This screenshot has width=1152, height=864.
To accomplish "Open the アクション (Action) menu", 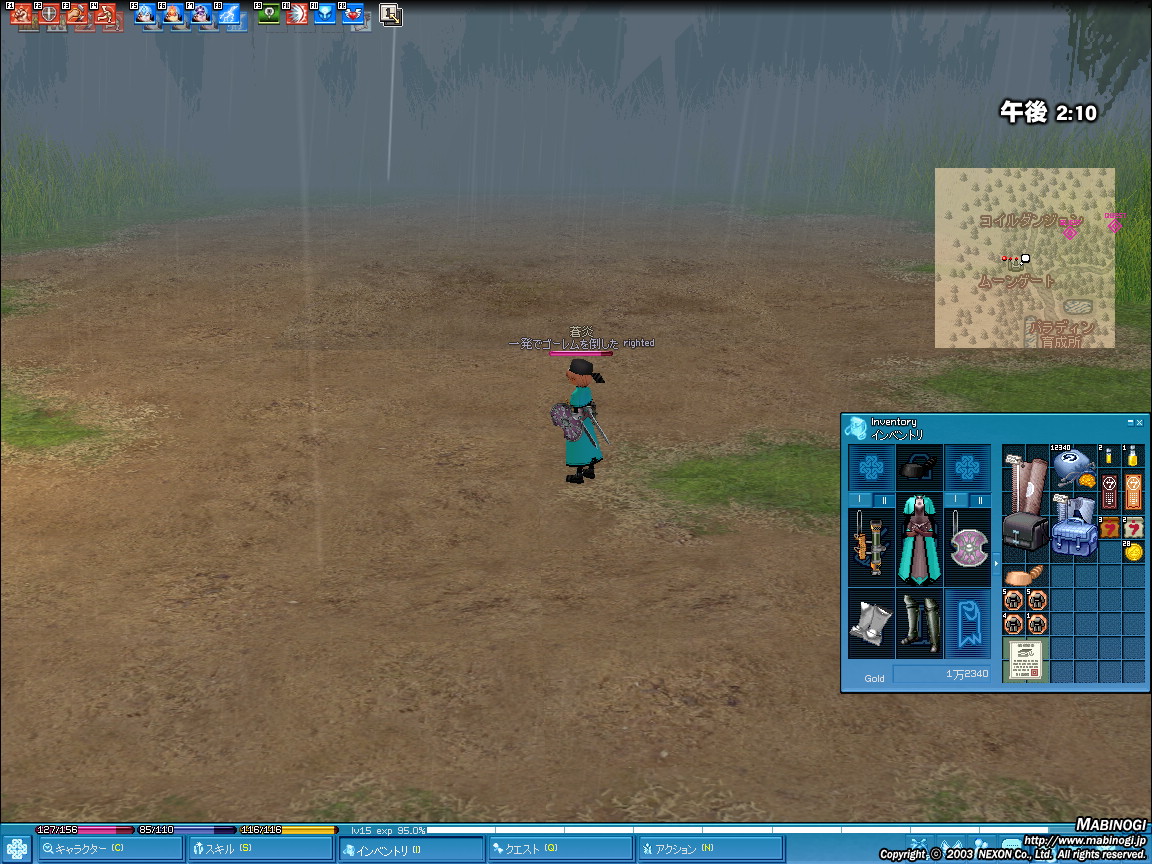I will [710, 849].
